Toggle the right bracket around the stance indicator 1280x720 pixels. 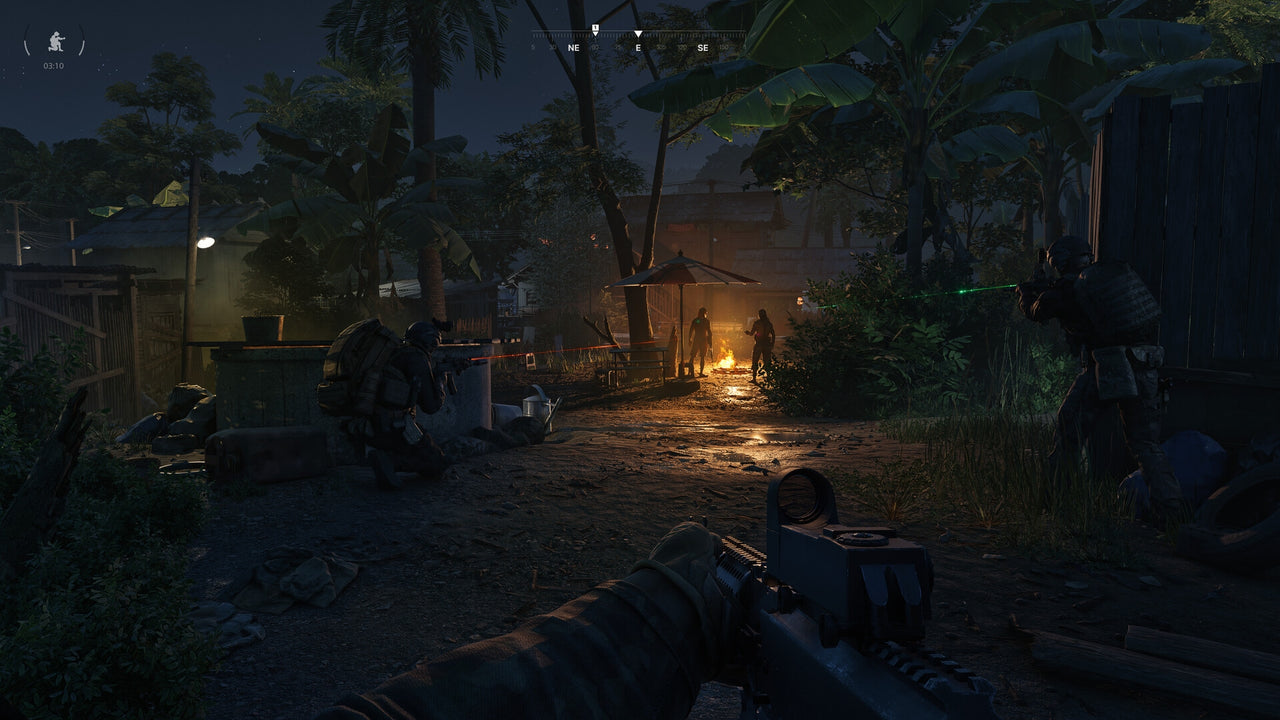81,40
